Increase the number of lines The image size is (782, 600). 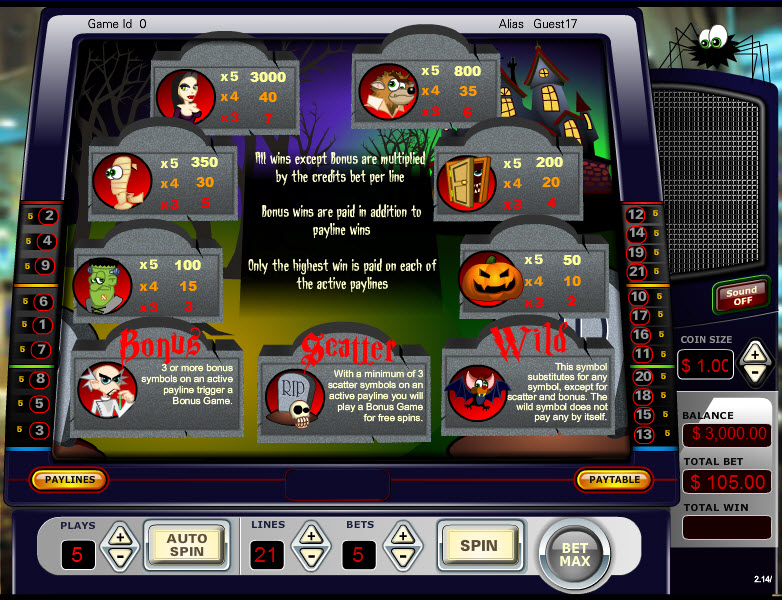click(x=310, y=535)
